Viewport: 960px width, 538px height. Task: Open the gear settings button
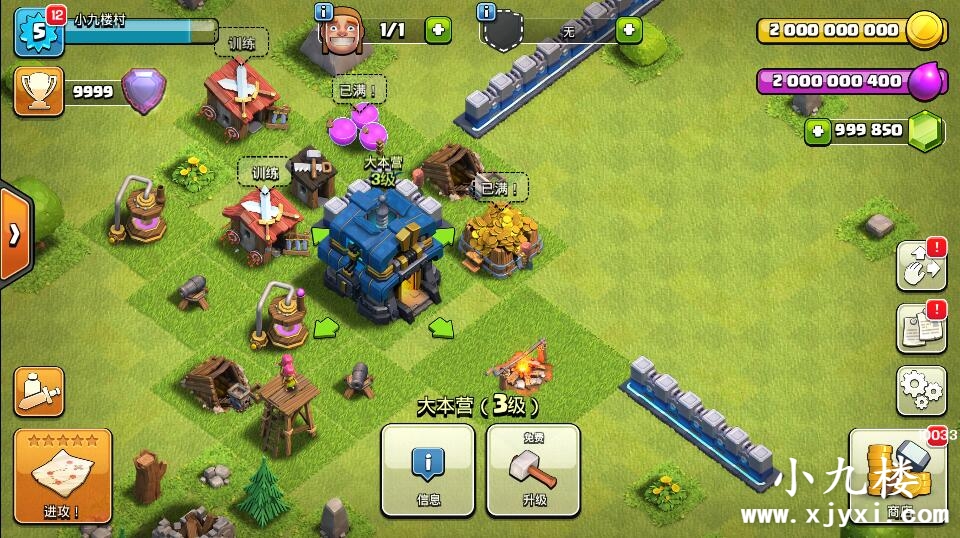pos(921,390)
